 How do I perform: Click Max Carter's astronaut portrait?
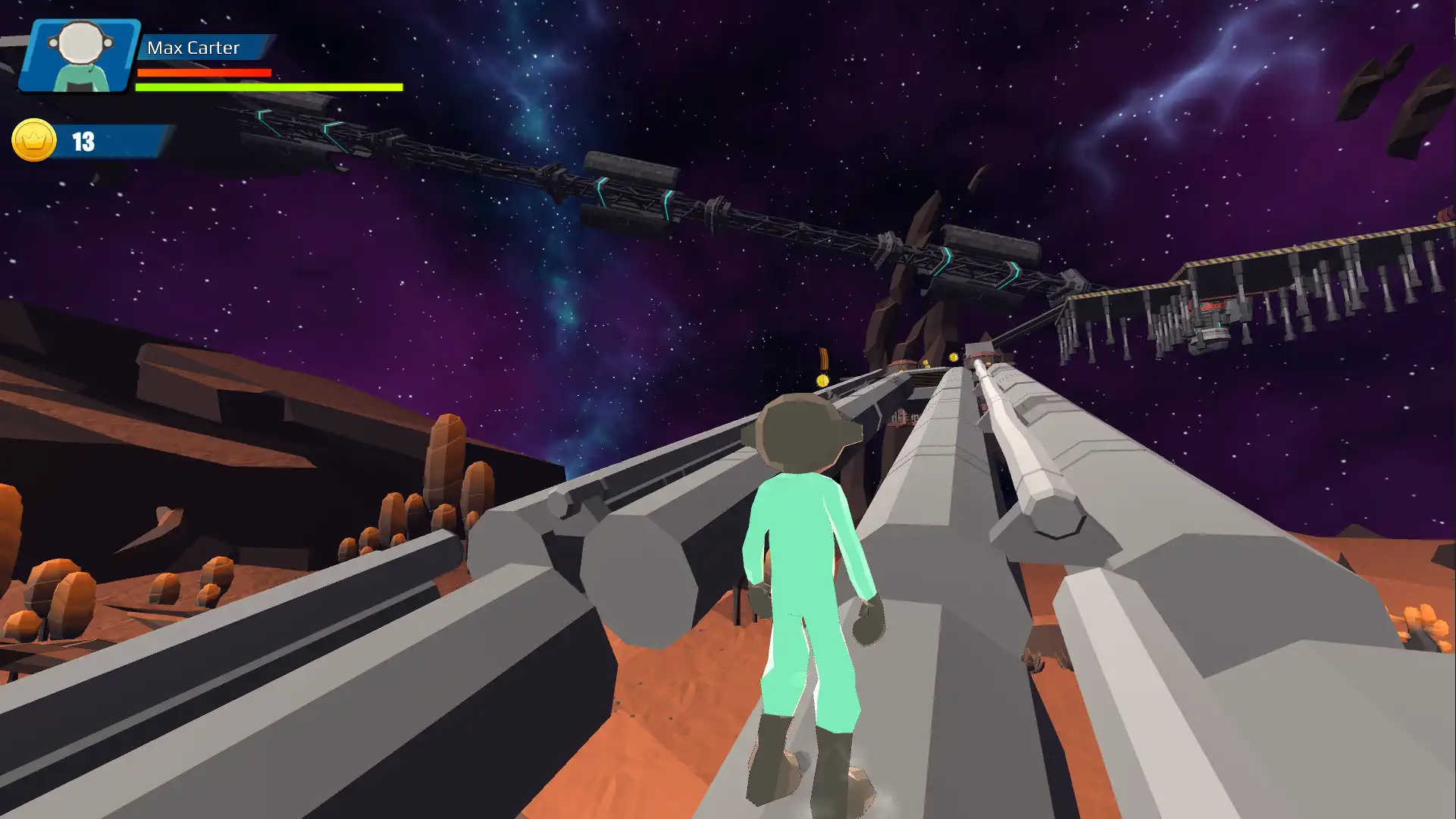80,55
